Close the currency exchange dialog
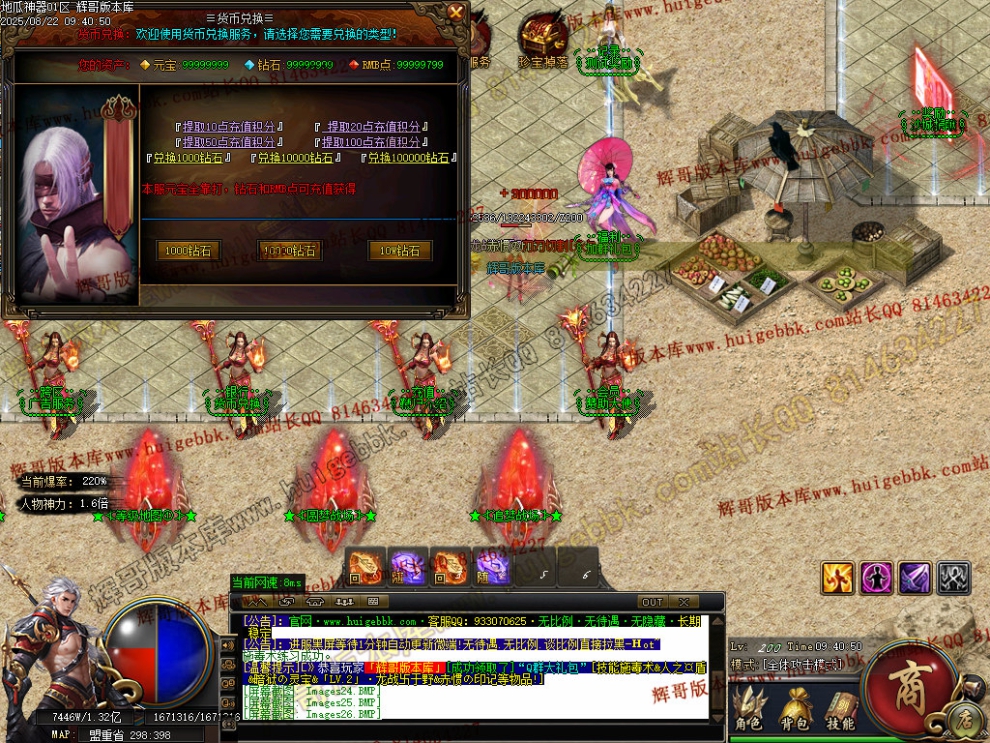Viewport: 990px width, 743px height. (x=456, y=12)
